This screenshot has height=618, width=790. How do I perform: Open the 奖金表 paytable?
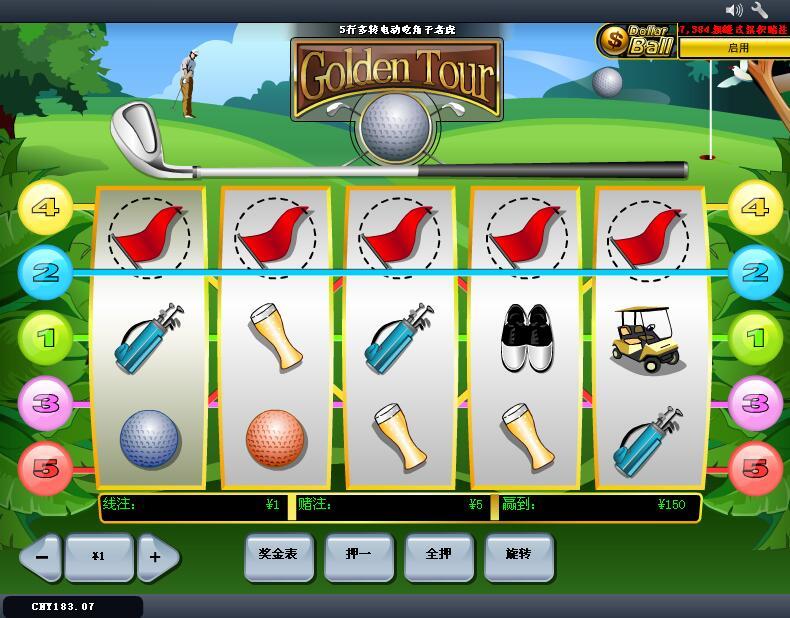click(x=278, y=555)
